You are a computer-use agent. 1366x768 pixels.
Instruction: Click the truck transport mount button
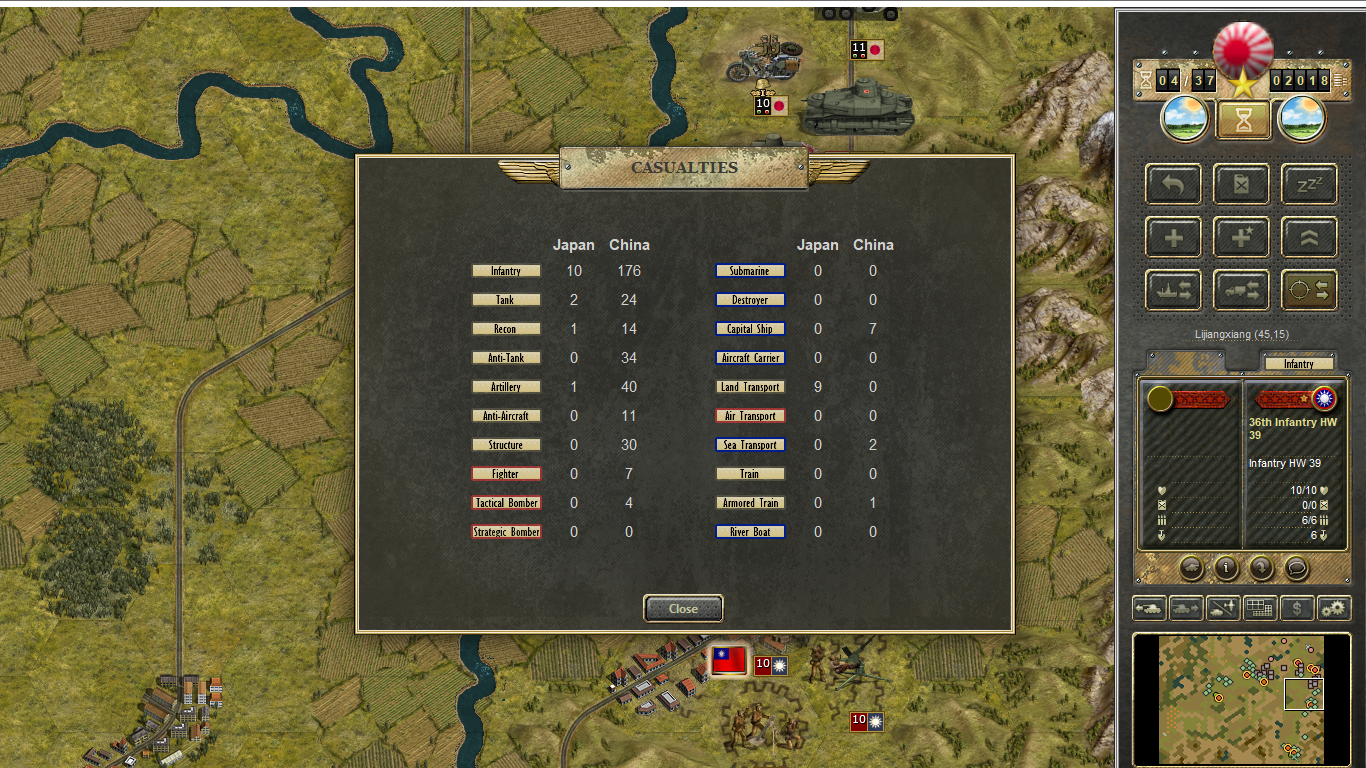1241,290
